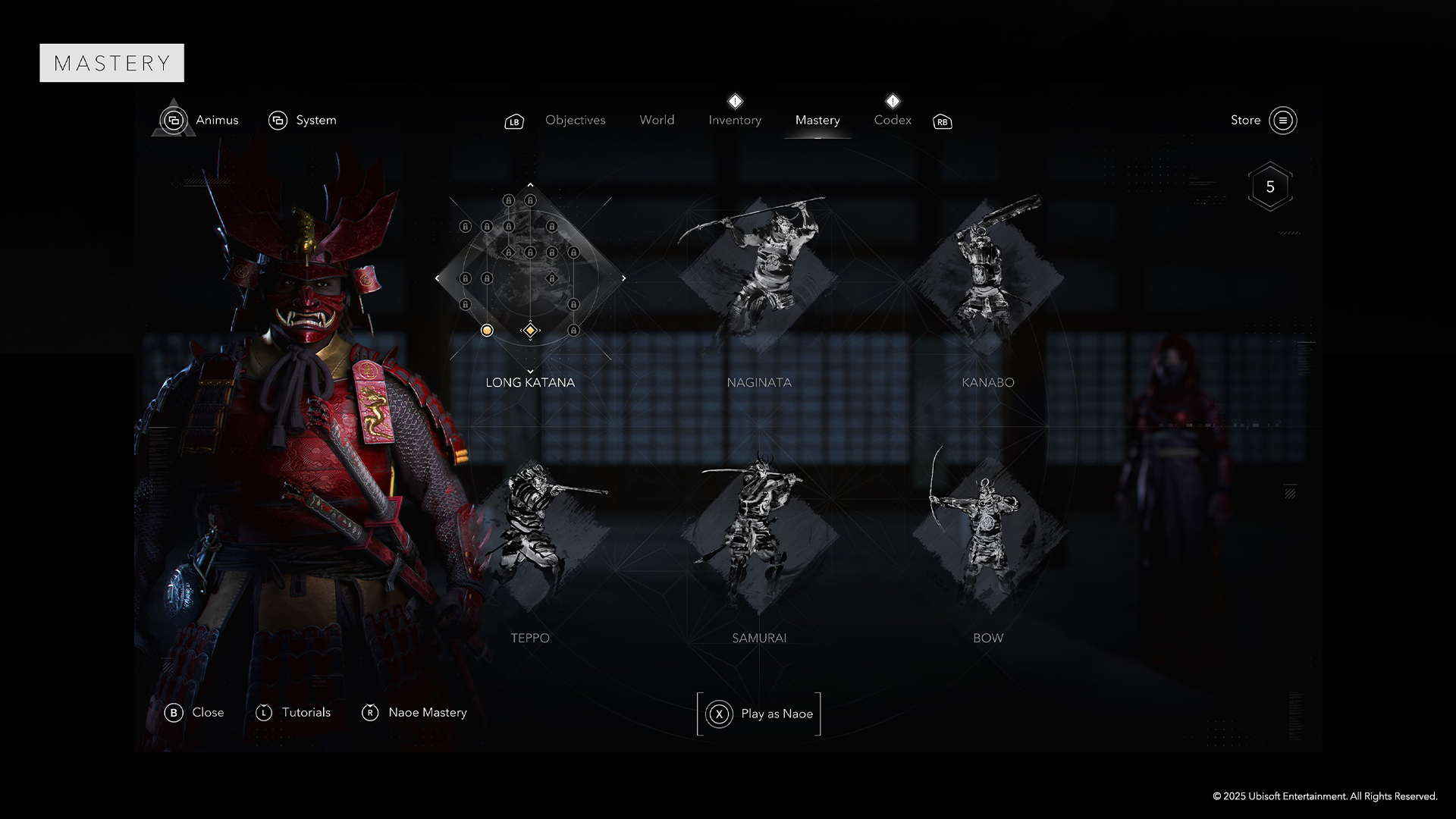The height and width of the screenshot is (819, 1456).
Task: Open the Animus menu
Action: click(200, 120)
